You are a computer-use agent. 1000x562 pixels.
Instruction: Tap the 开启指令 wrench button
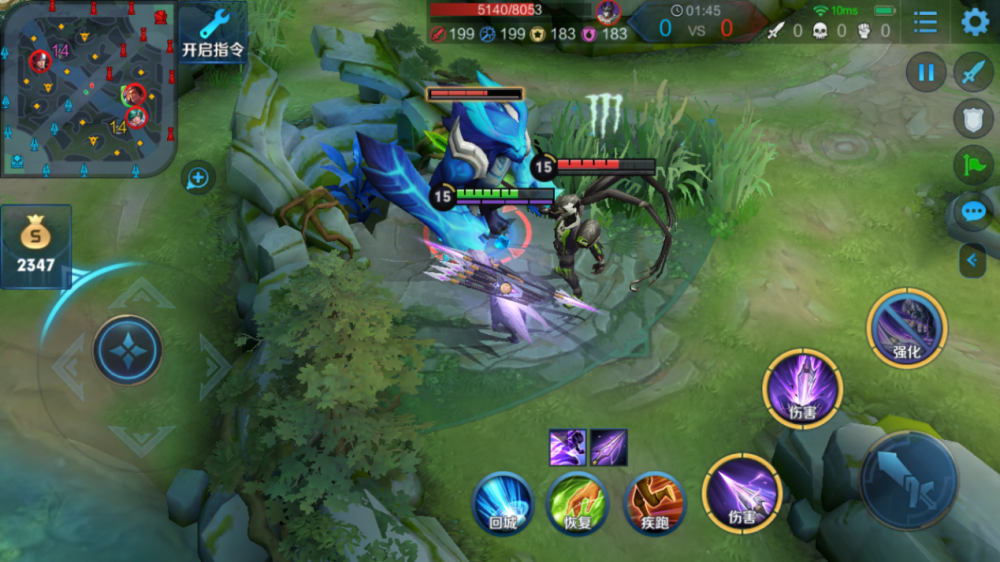coord(213,33)
